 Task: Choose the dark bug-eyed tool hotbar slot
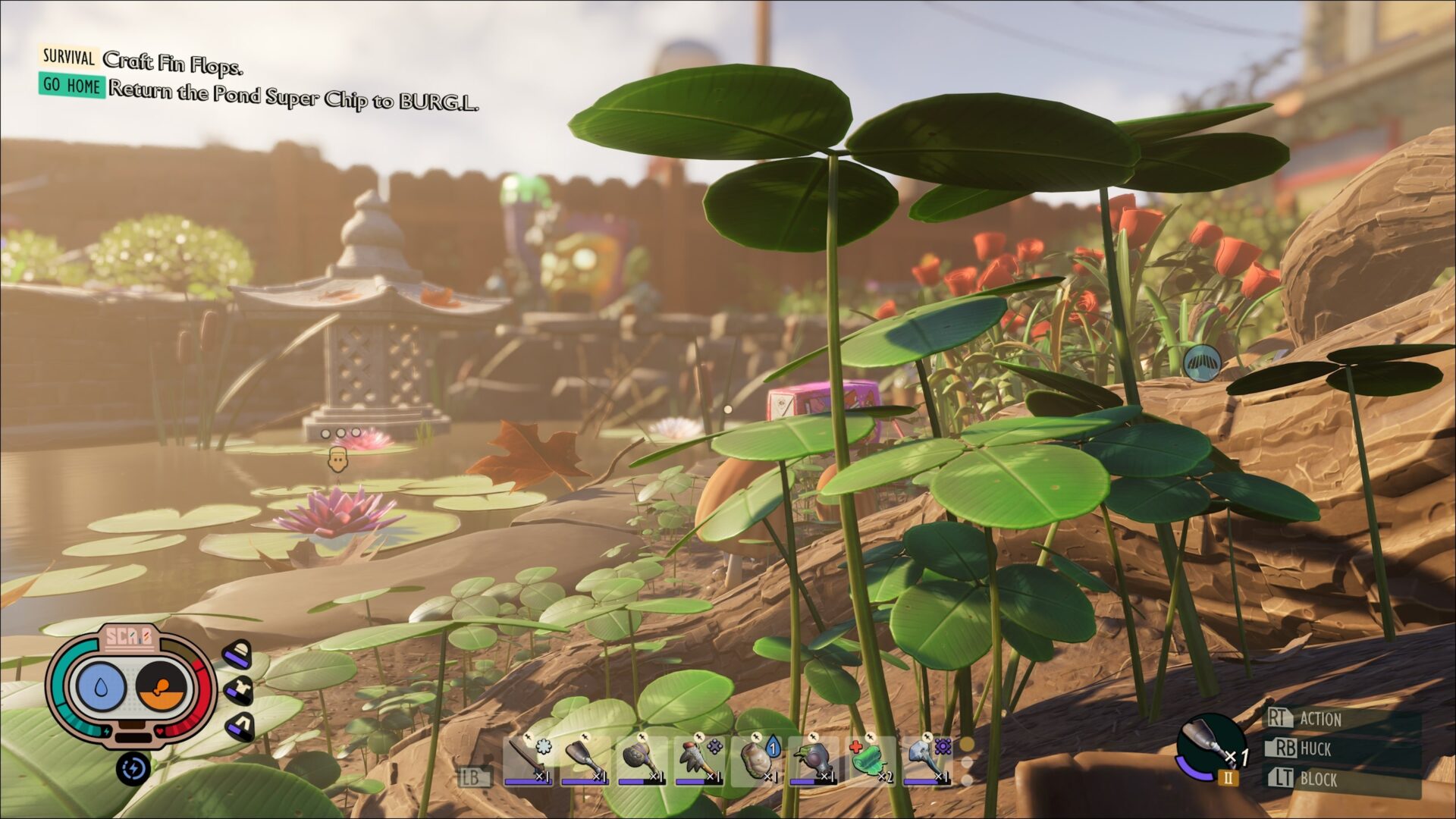813,759
